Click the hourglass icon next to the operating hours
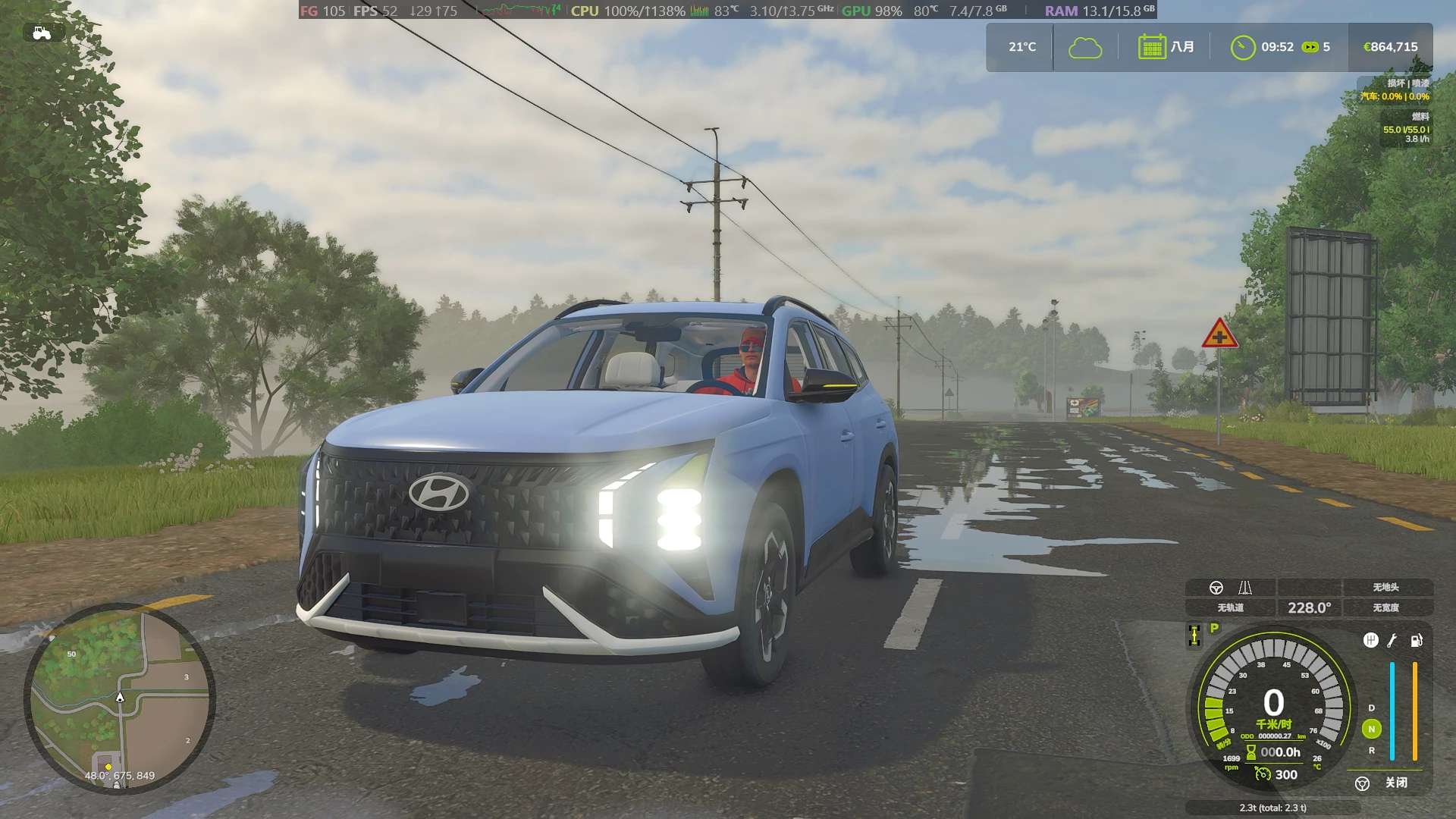The height and width of the screenshot is (819, 1456). tap(1250, 752)
